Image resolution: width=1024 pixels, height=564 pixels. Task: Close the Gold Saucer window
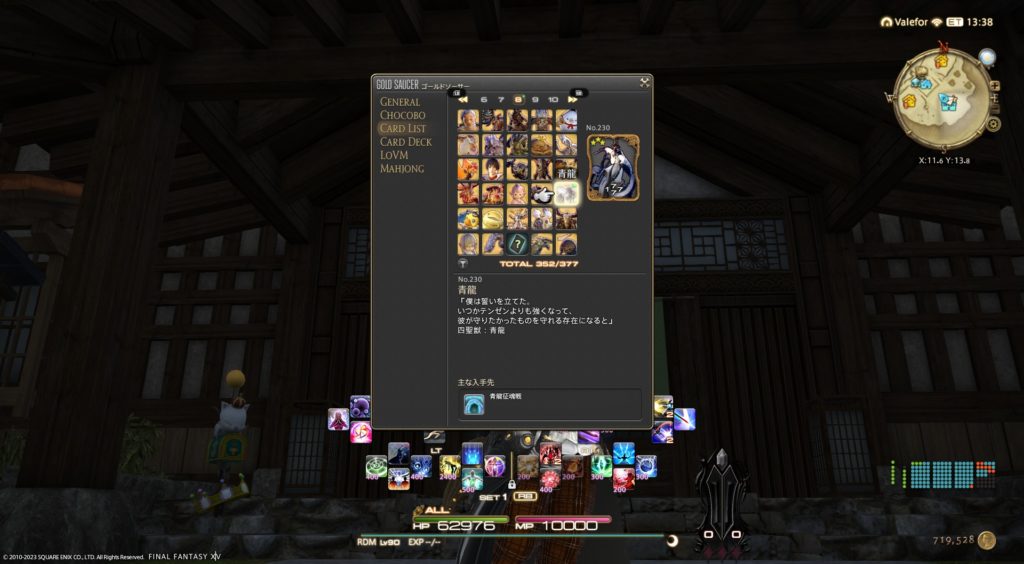645,83
